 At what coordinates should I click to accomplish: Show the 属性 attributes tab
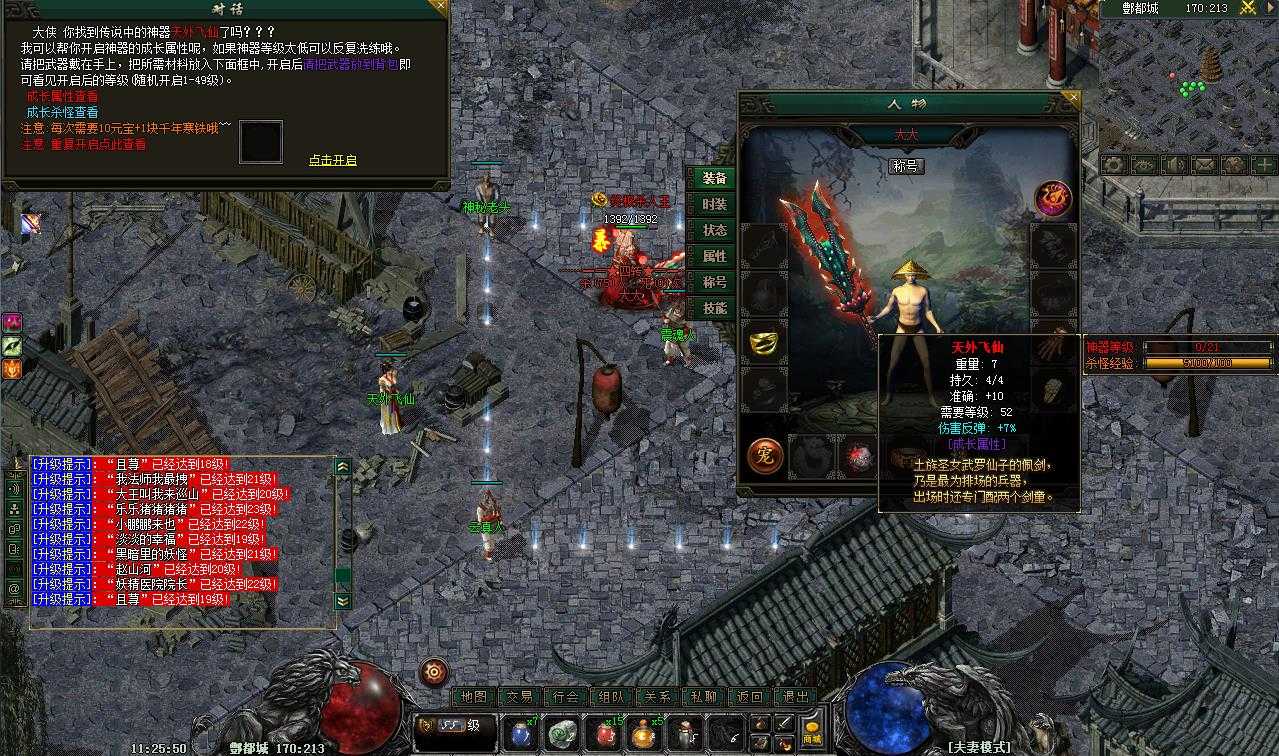point(714,256)
